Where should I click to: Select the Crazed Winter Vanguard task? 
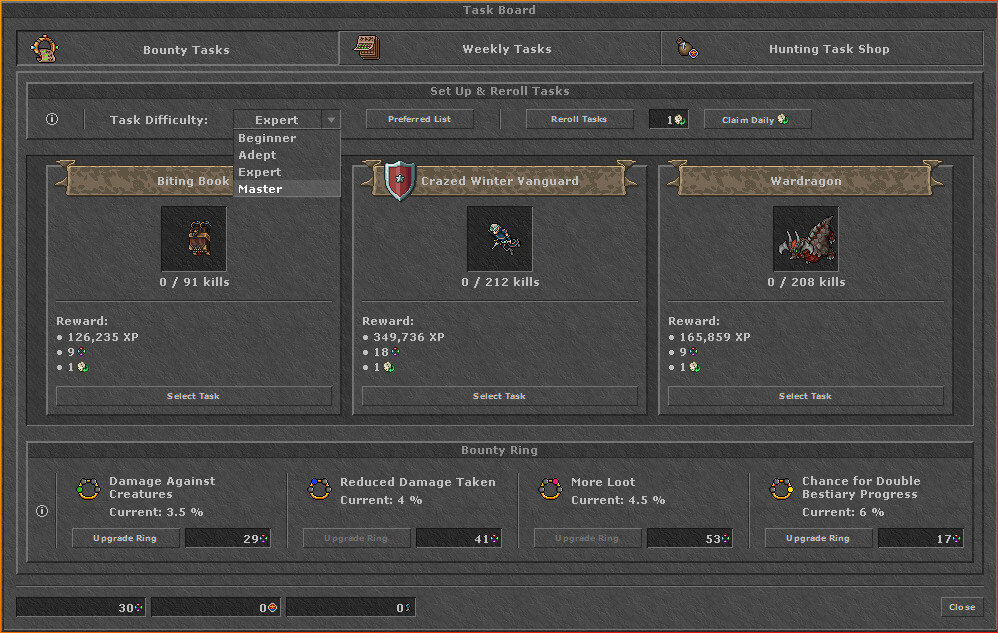point(499,396)
